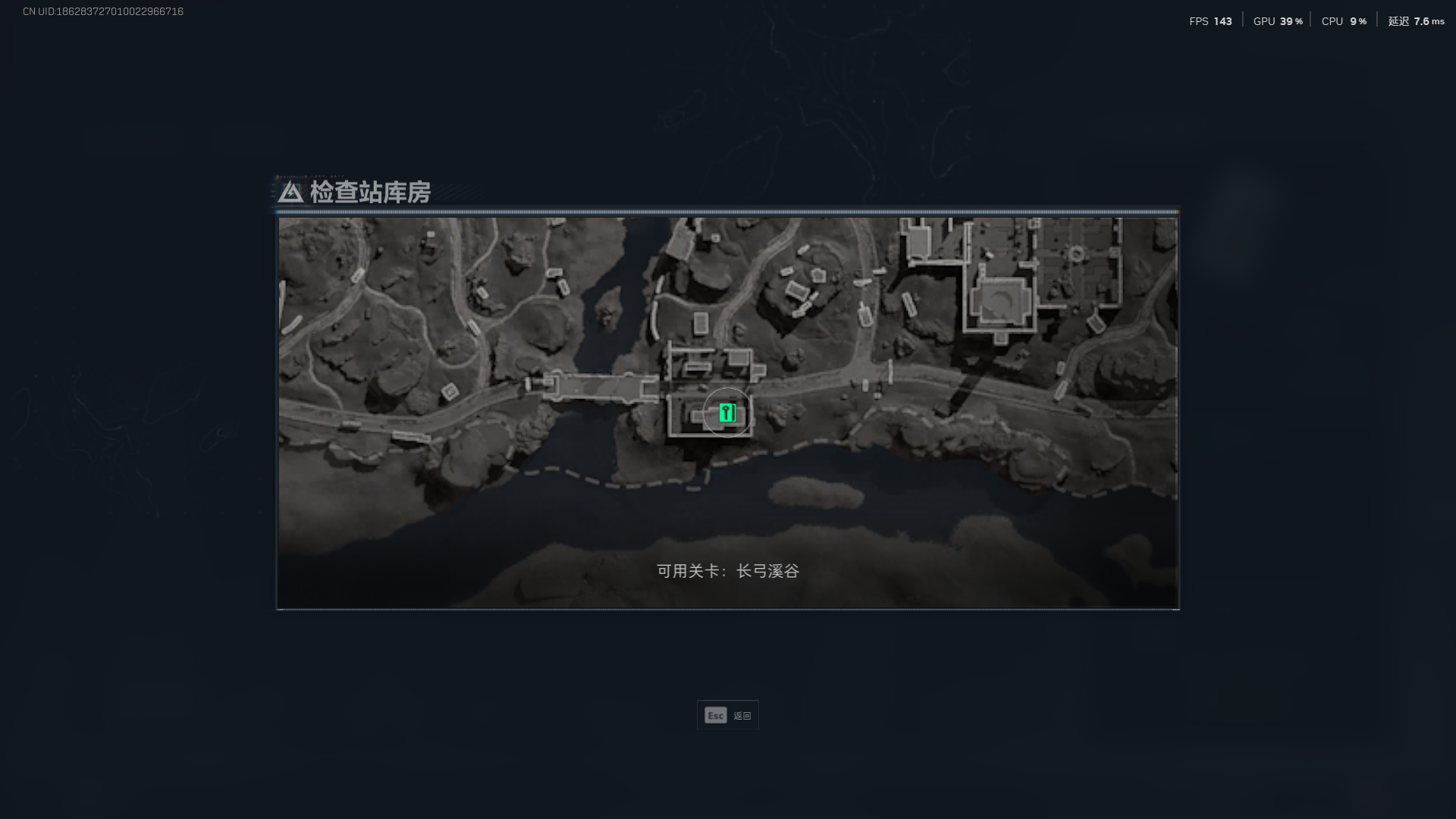Viewport: 1456px width, 819px height.
Task: Click the 返回 back button
Action: tap(741, 714)
